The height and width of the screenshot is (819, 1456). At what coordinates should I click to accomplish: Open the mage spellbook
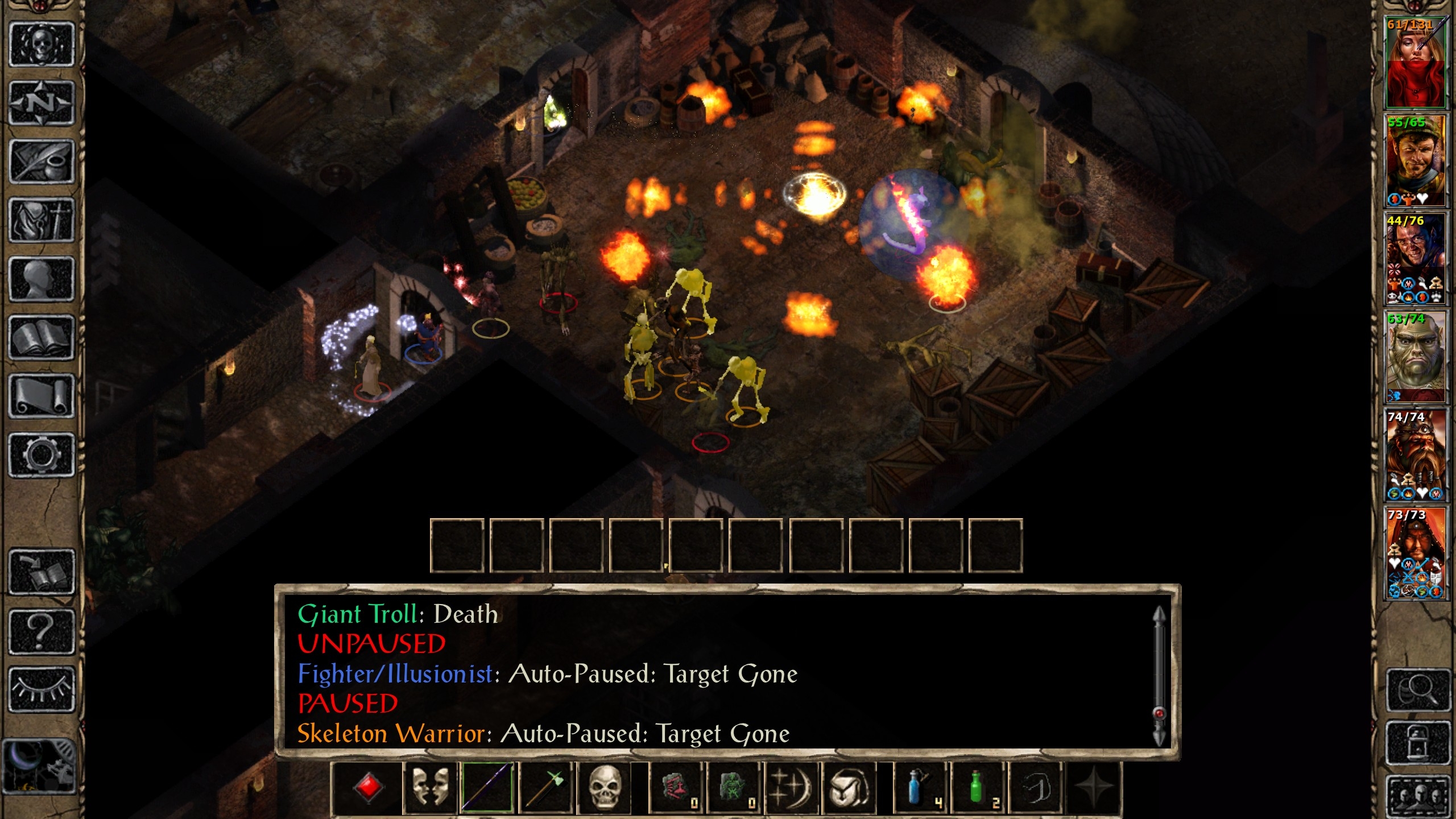[x=42, y=338]
